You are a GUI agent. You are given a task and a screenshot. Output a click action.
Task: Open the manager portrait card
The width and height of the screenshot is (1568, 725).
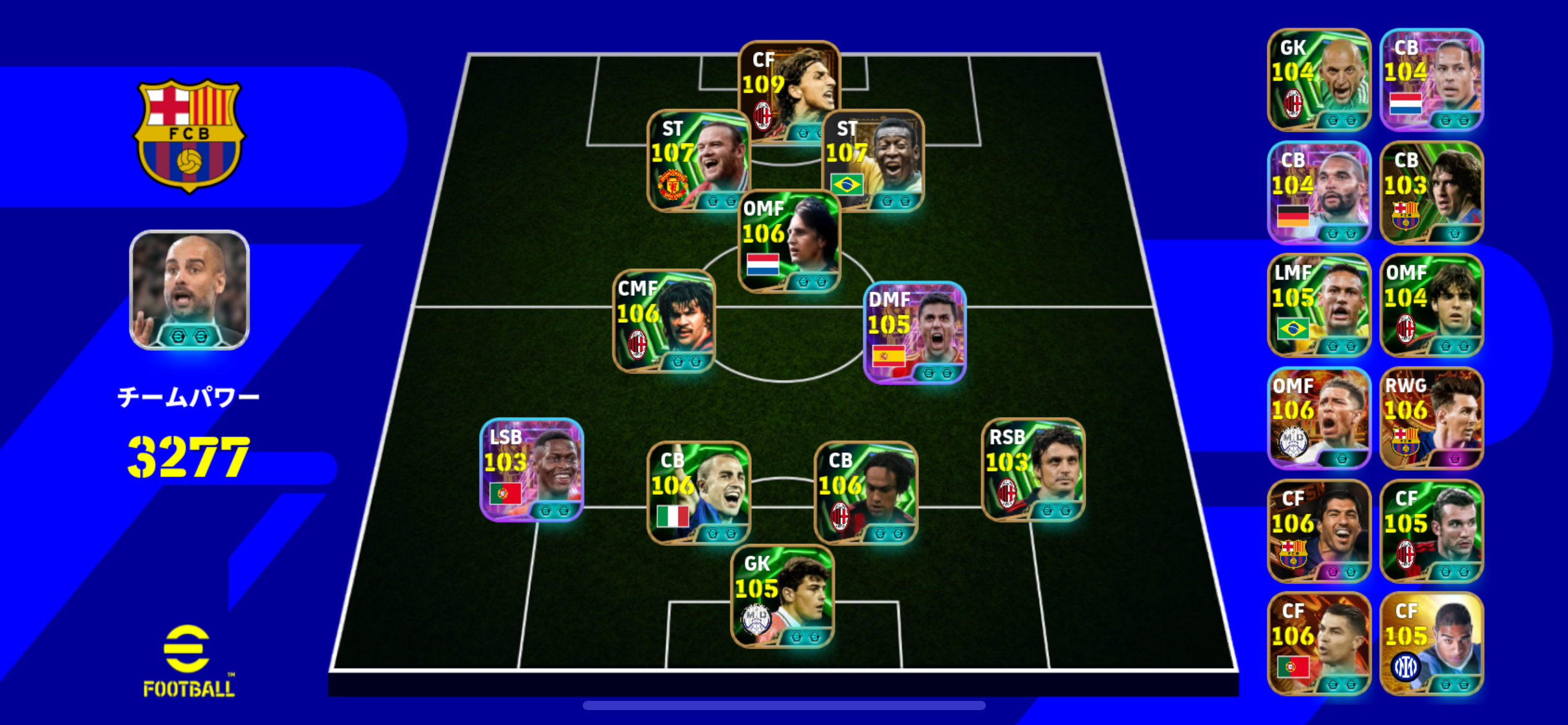point(189,290)
